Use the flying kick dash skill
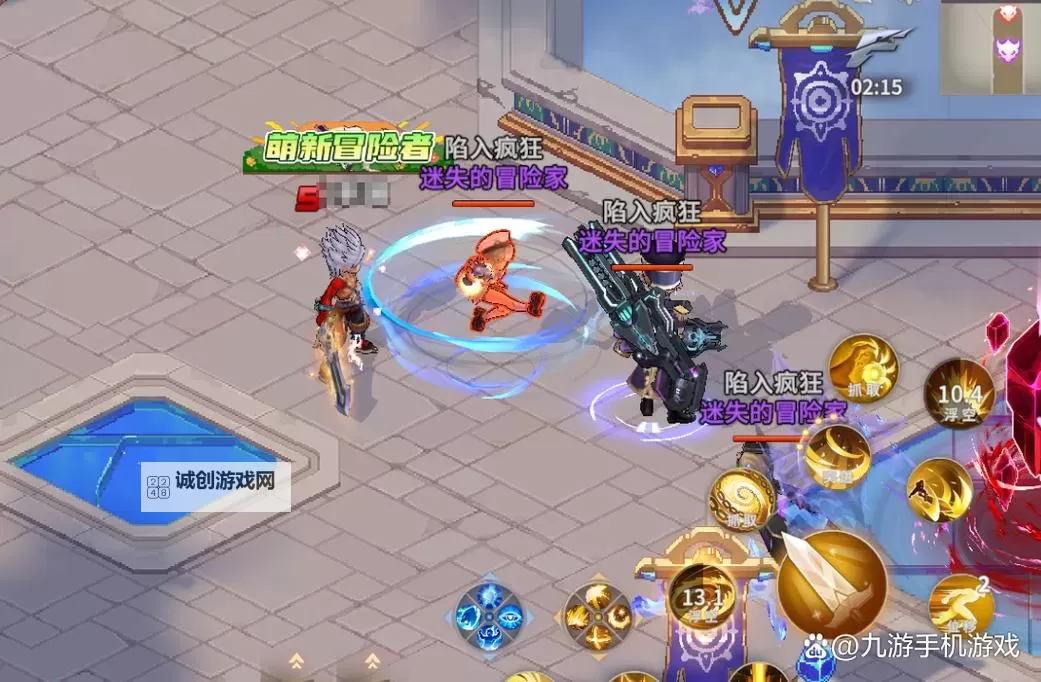Image resolution: width=1041 pixels, height=682 pixels. (939, 490)
